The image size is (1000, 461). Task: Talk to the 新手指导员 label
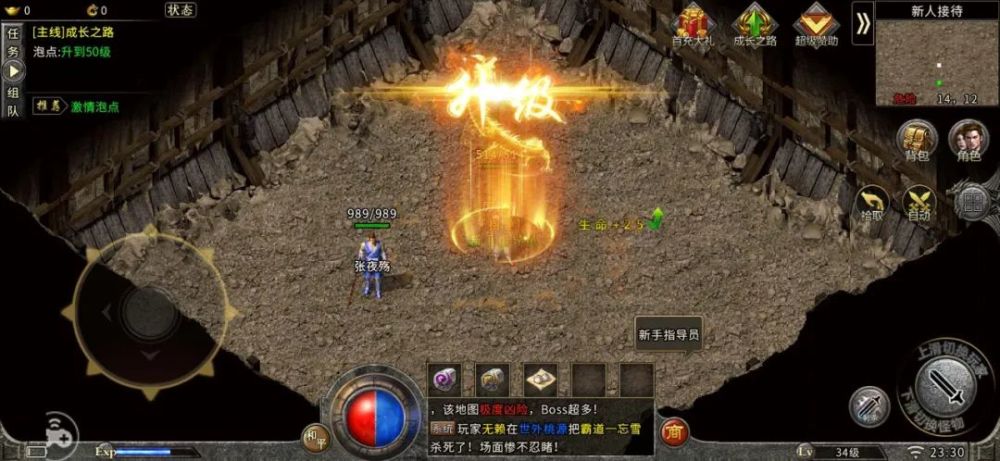click(668, 336)
